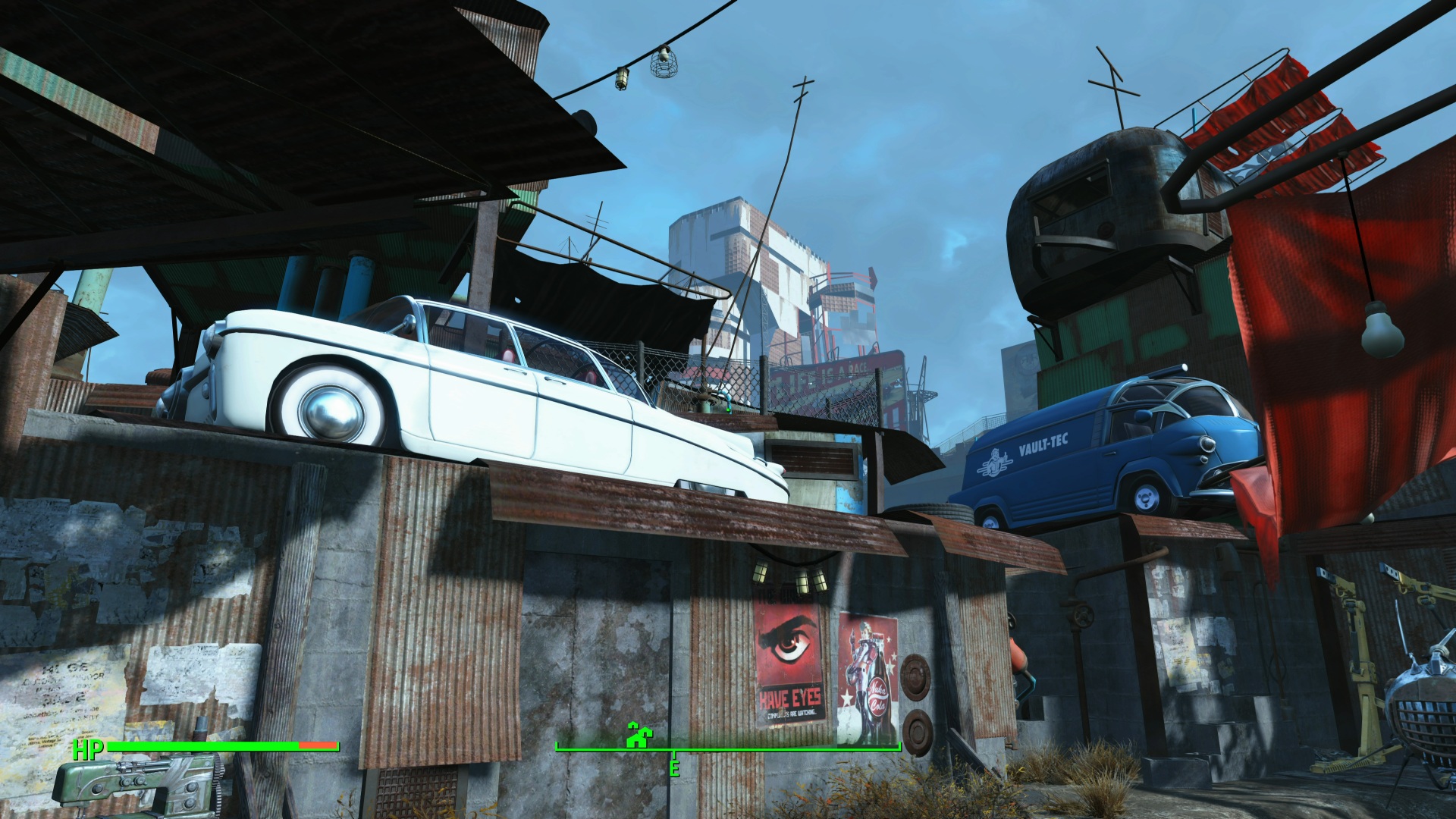Click the house marker on the compass

click(x=638, y=736)
